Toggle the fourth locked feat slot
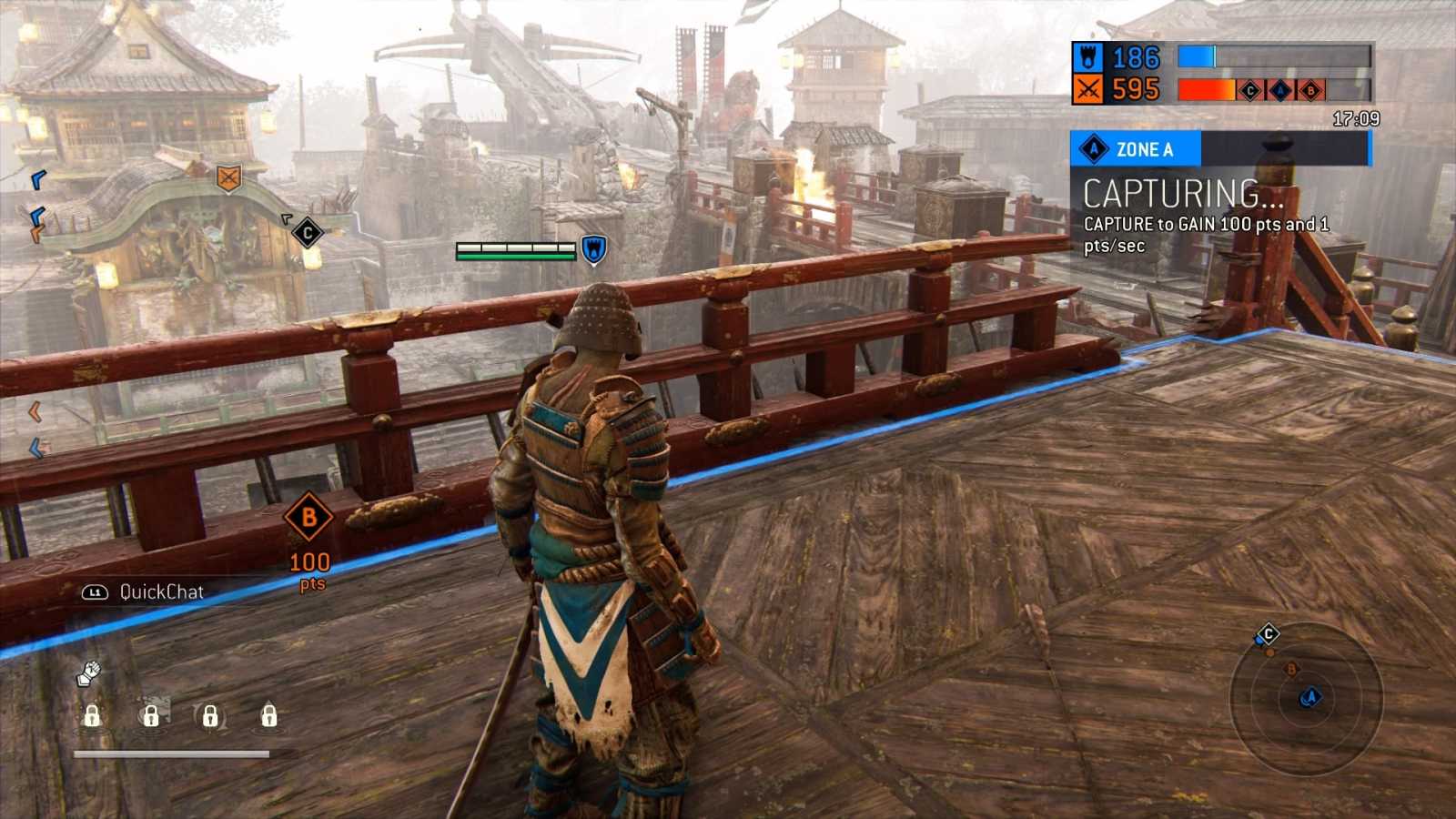Viewport: 1456px width, 819px height. coord(269,717)
